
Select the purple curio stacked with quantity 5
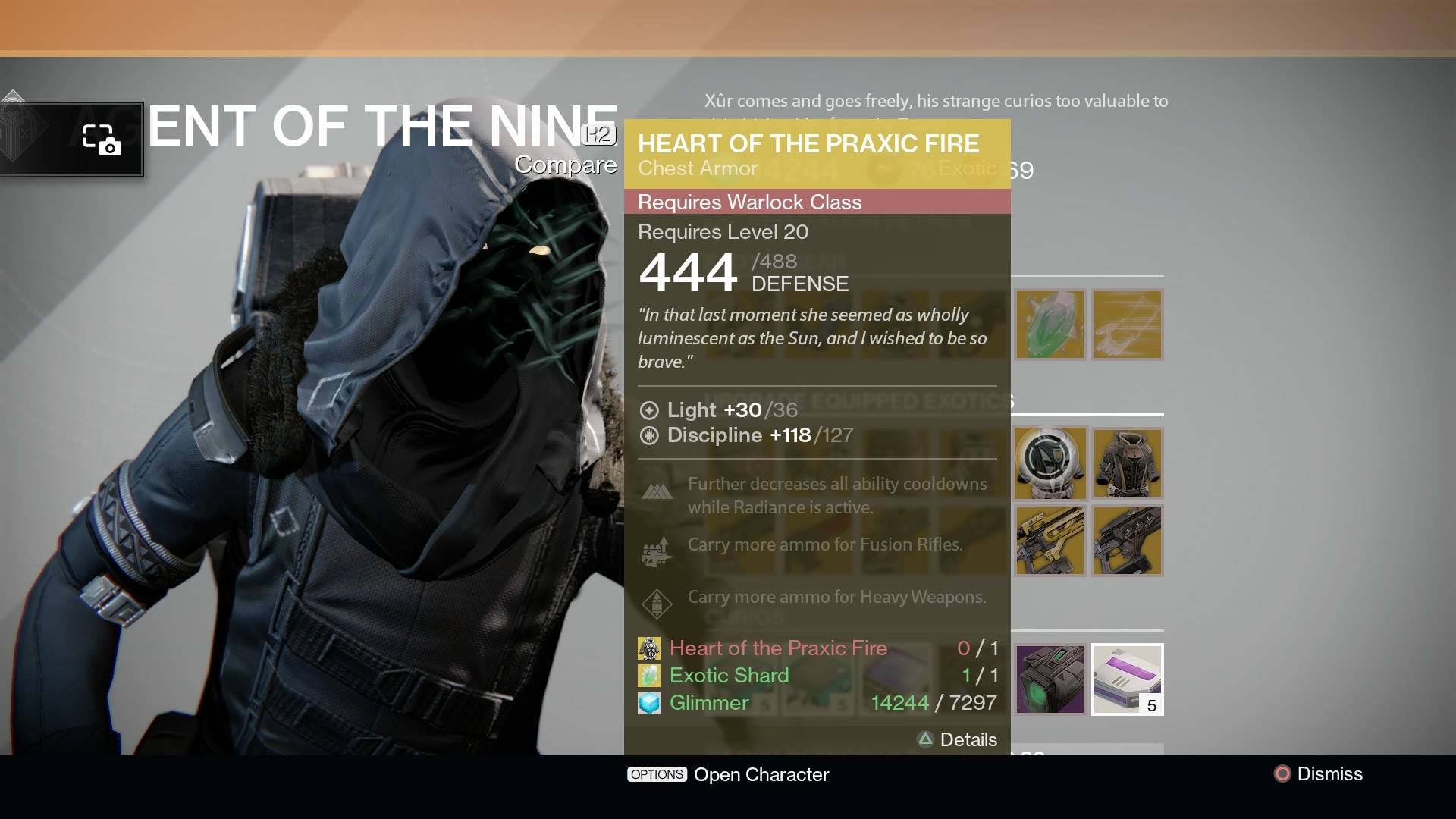1127,679
